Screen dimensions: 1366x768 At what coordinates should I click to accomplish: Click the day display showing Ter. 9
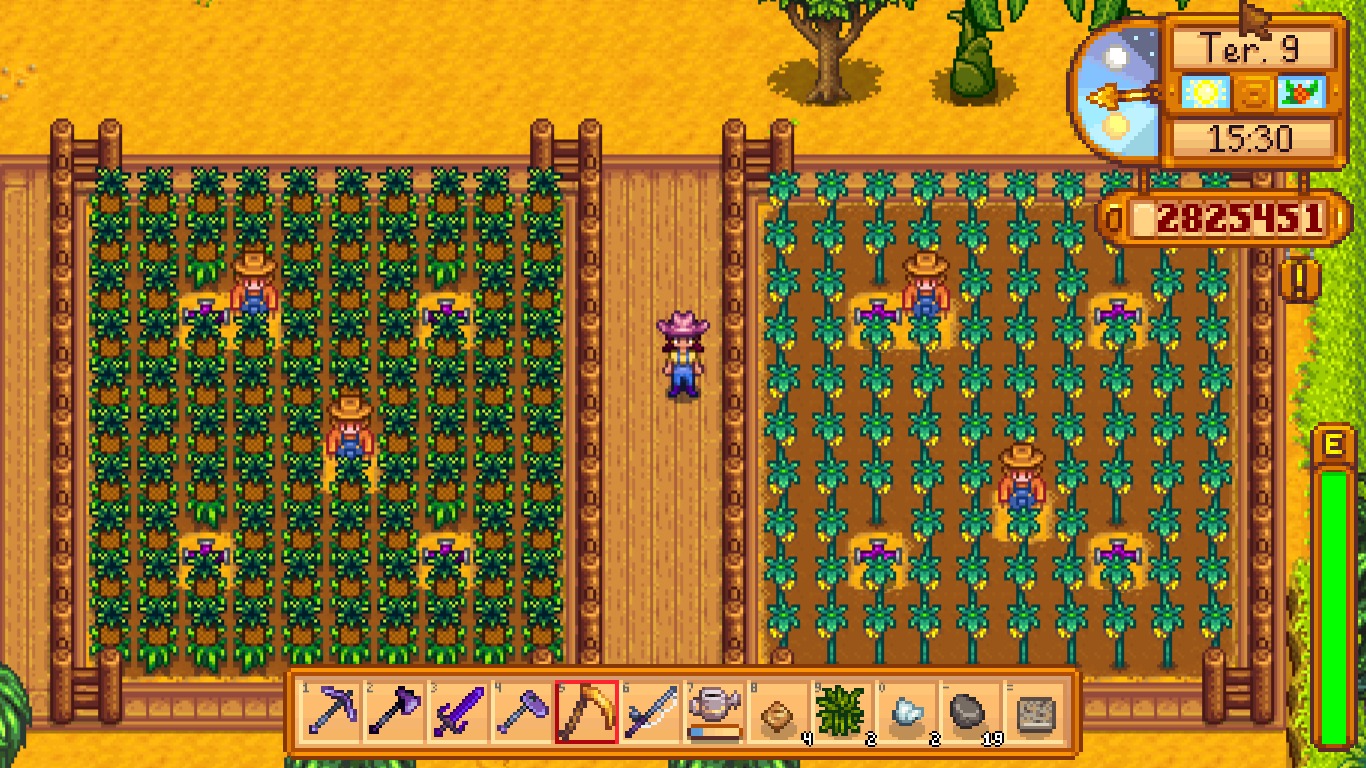[x=1251, y=48]
